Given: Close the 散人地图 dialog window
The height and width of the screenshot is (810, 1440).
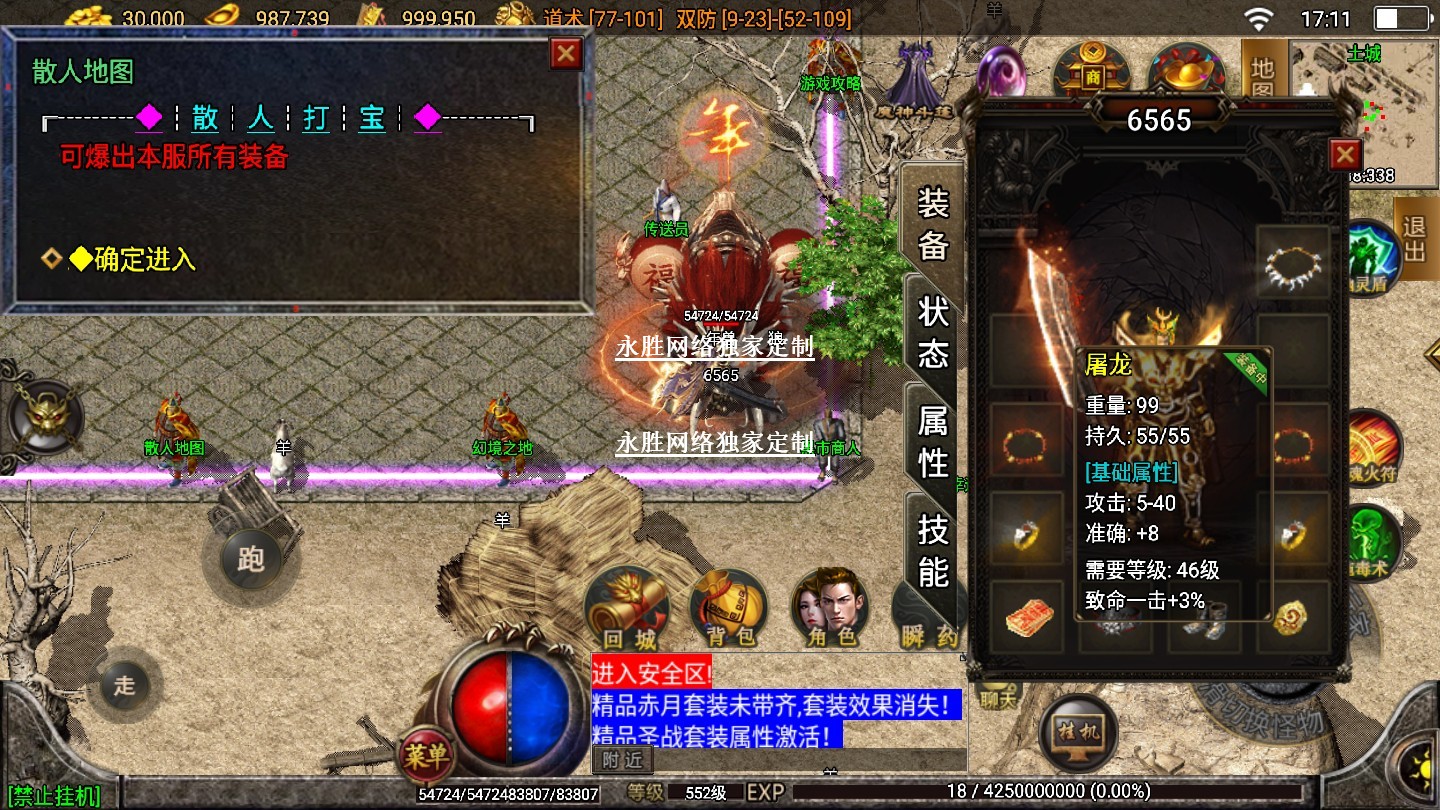Looking at the screenshot, I should pos(566,53).
